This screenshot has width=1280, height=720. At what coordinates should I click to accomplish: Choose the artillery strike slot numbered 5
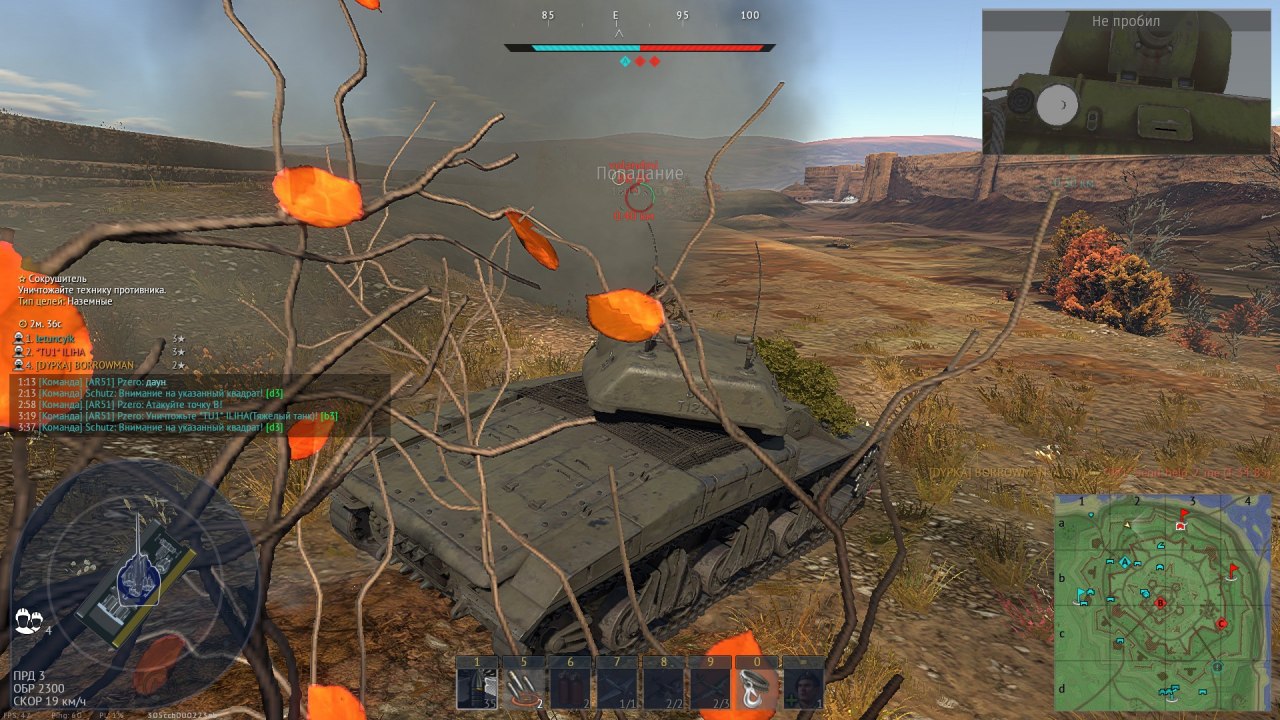[522, 687]
